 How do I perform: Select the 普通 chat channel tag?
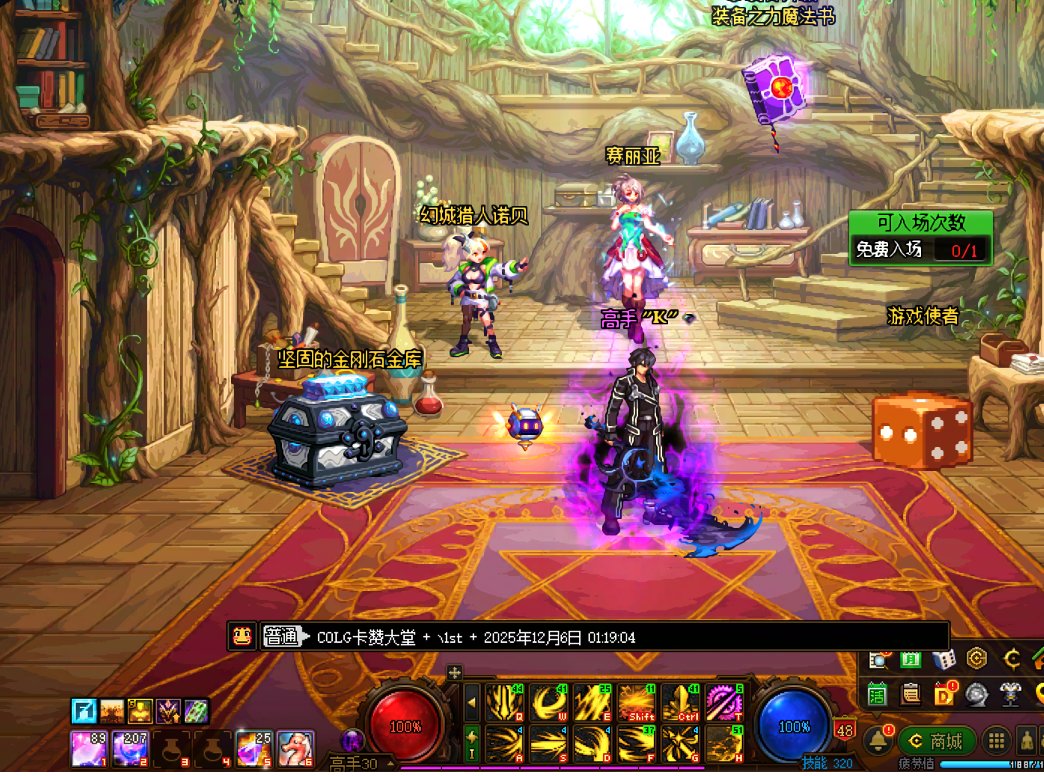[281, 637]
